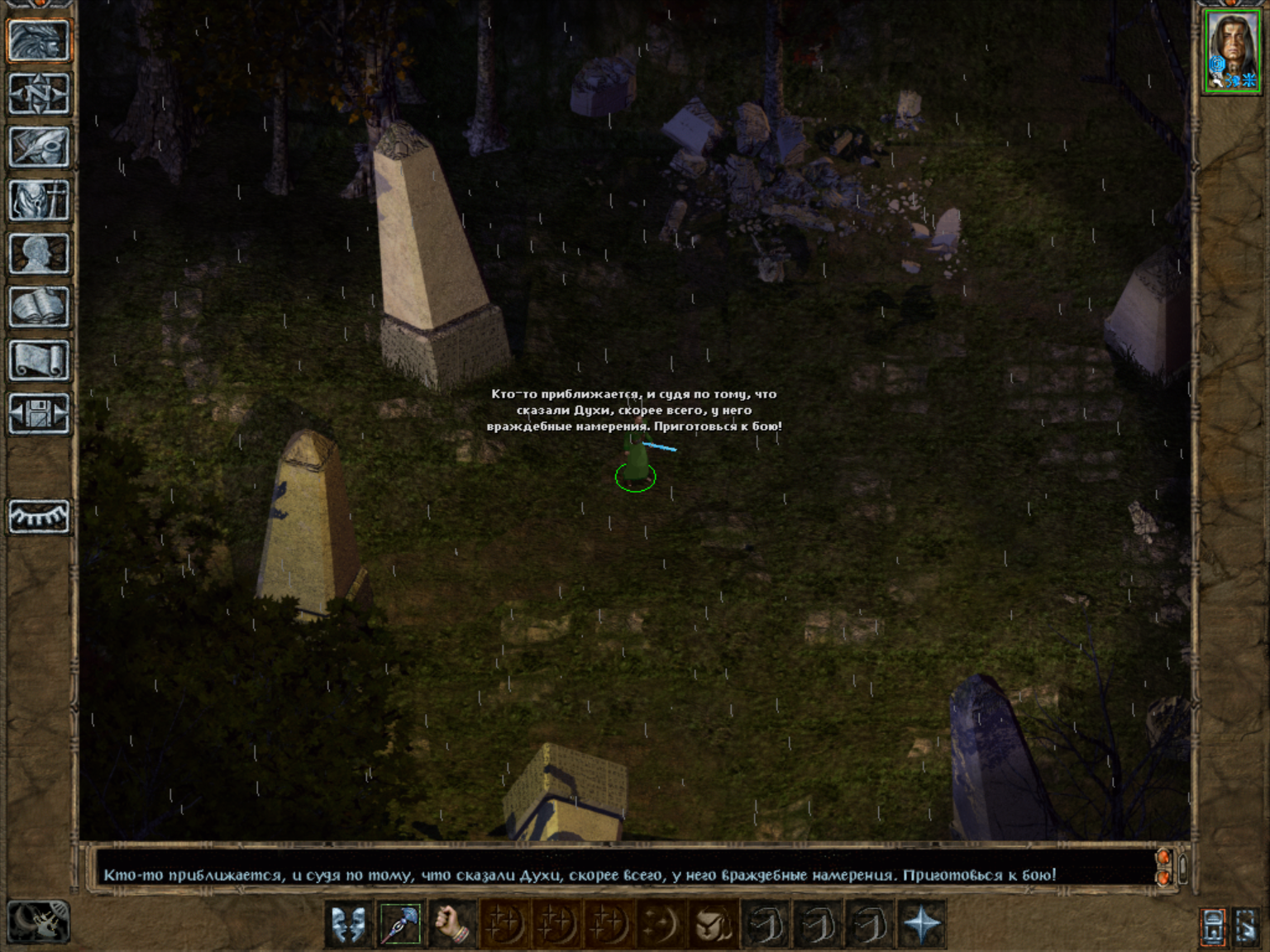Start dialogue with the two-faces talk icon

click(x=349, y=923)
